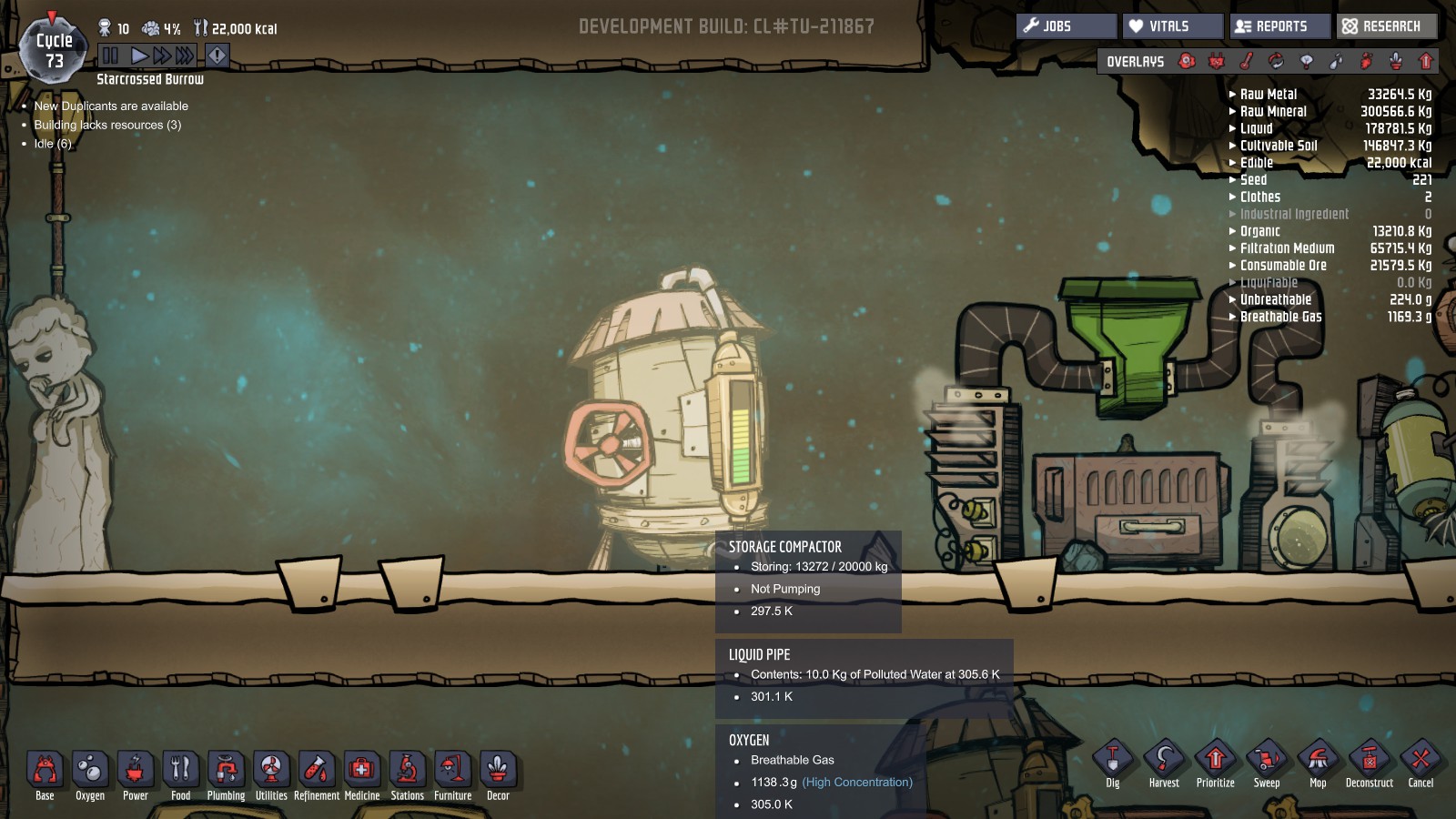Click the Idle duplicants notification
The height and width of the screenshot is (819, 1456).
53,144
